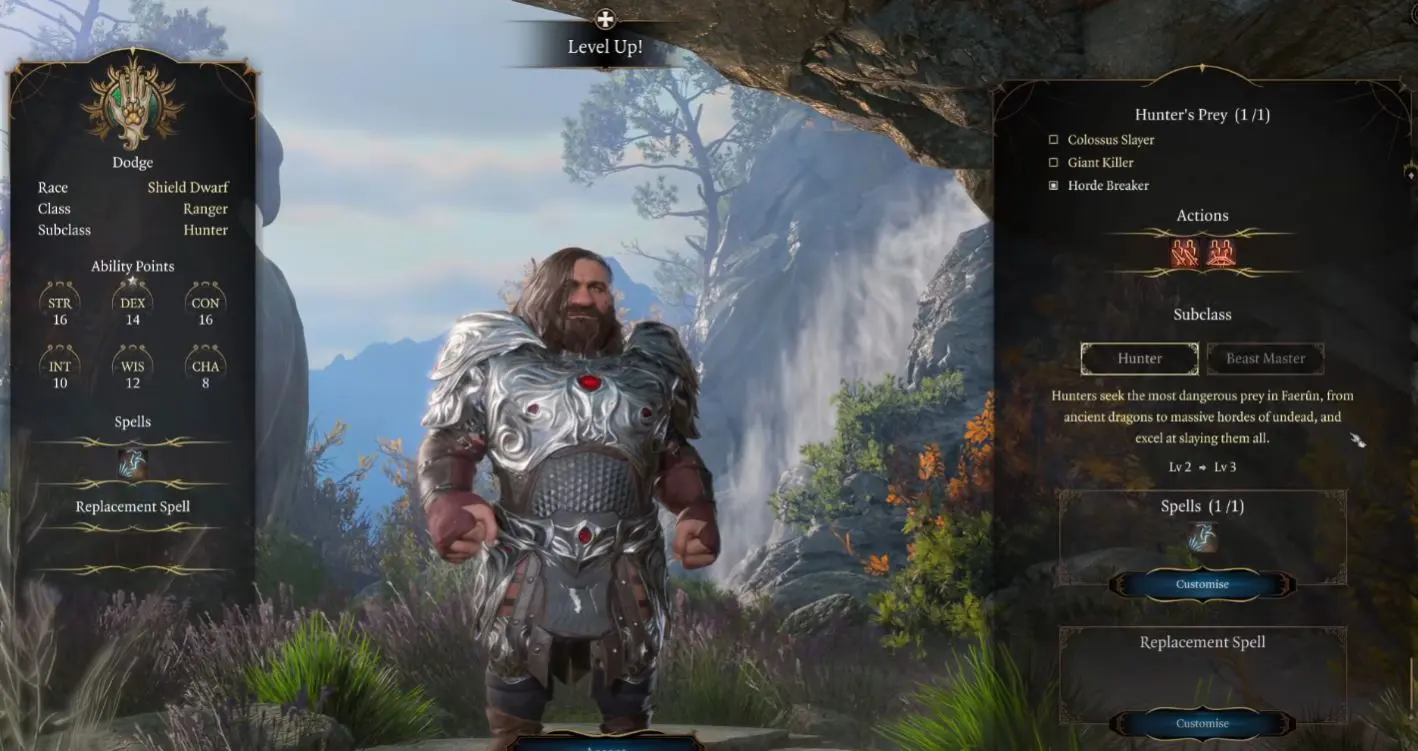Image resolution: width=1418 pixels, height=751 pixels.
Task: Click Customise under Replacement Spell
Action: (x=1201, y=723)
